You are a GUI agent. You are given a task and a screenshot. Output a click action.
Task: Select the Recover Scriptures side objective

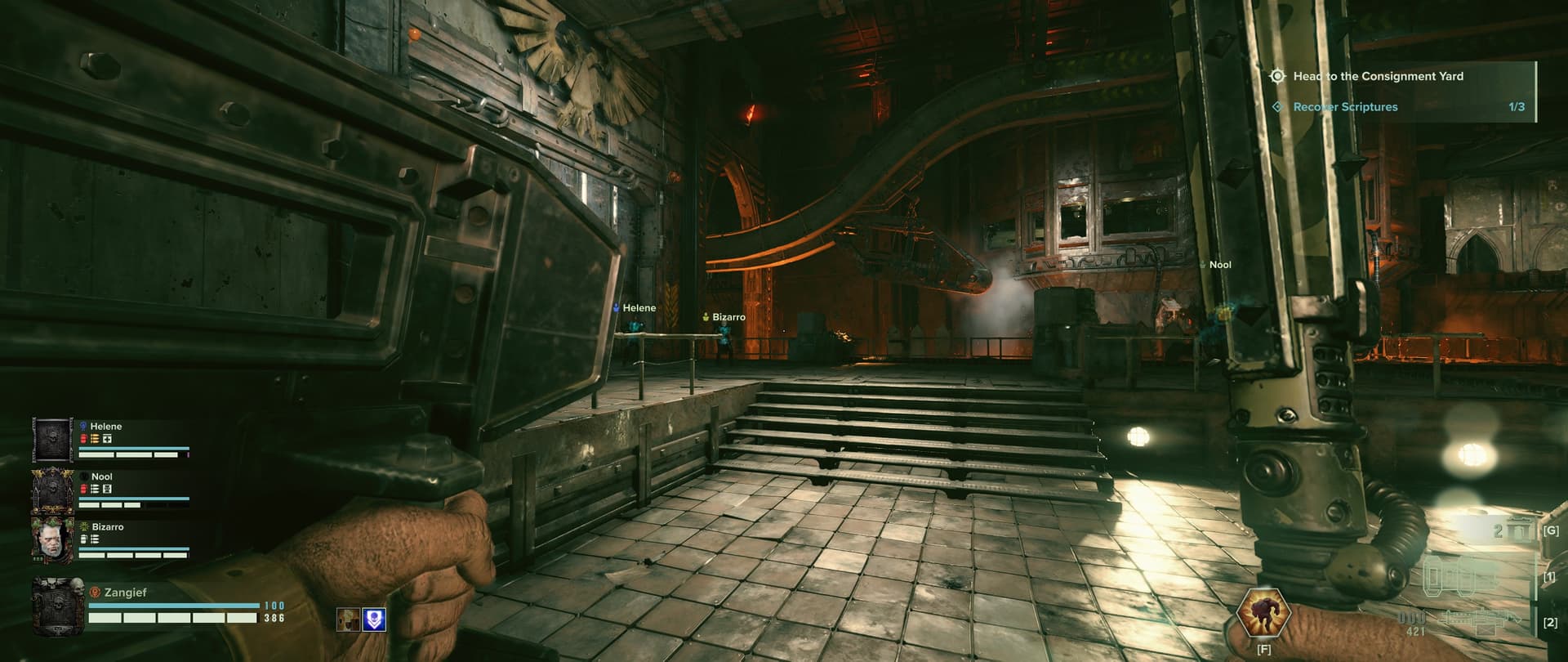click(1344, 107)
